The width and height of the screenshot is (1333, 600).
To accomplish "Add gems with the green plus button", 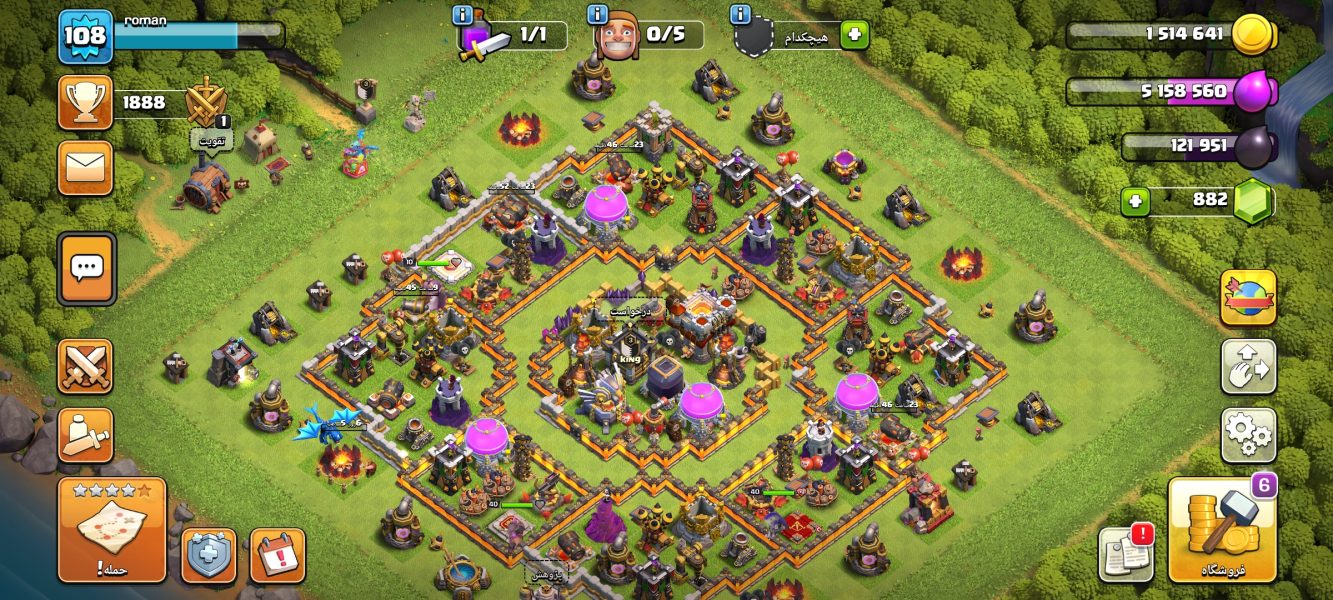I will pyautogui.click(x=1135, y=202).
